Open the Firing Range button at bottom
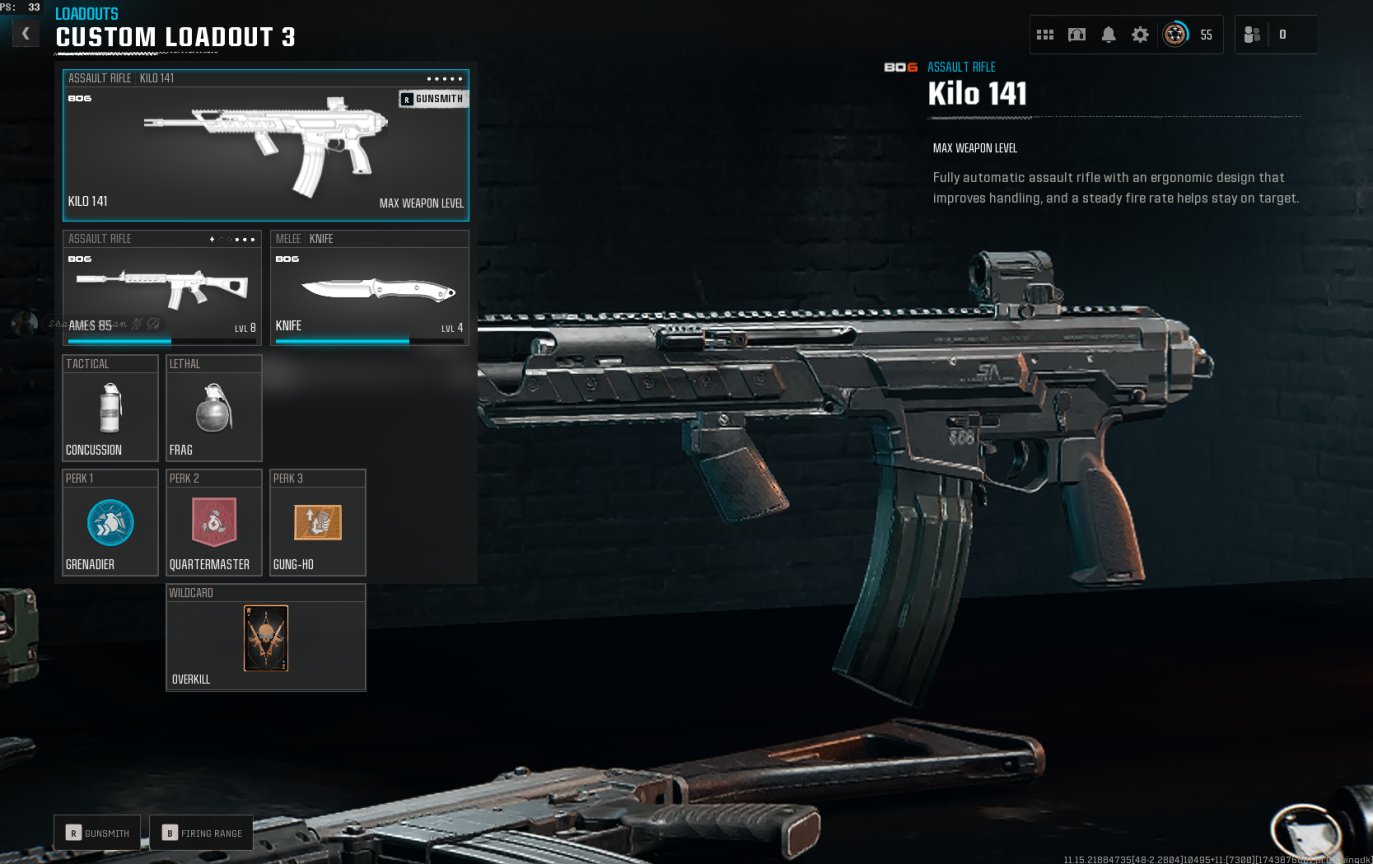 (x=201, y=832)
